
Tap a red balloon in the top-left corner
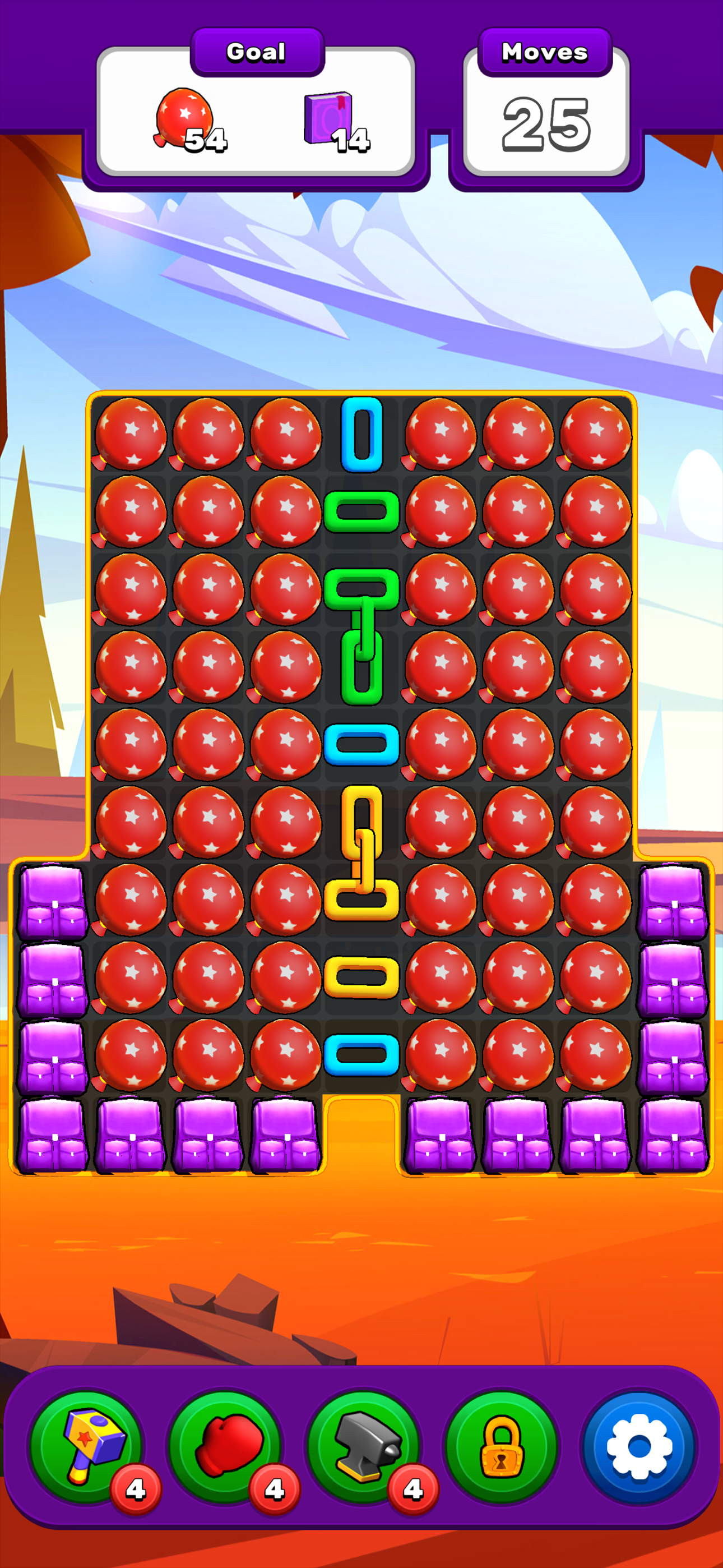tap(131, 435)
